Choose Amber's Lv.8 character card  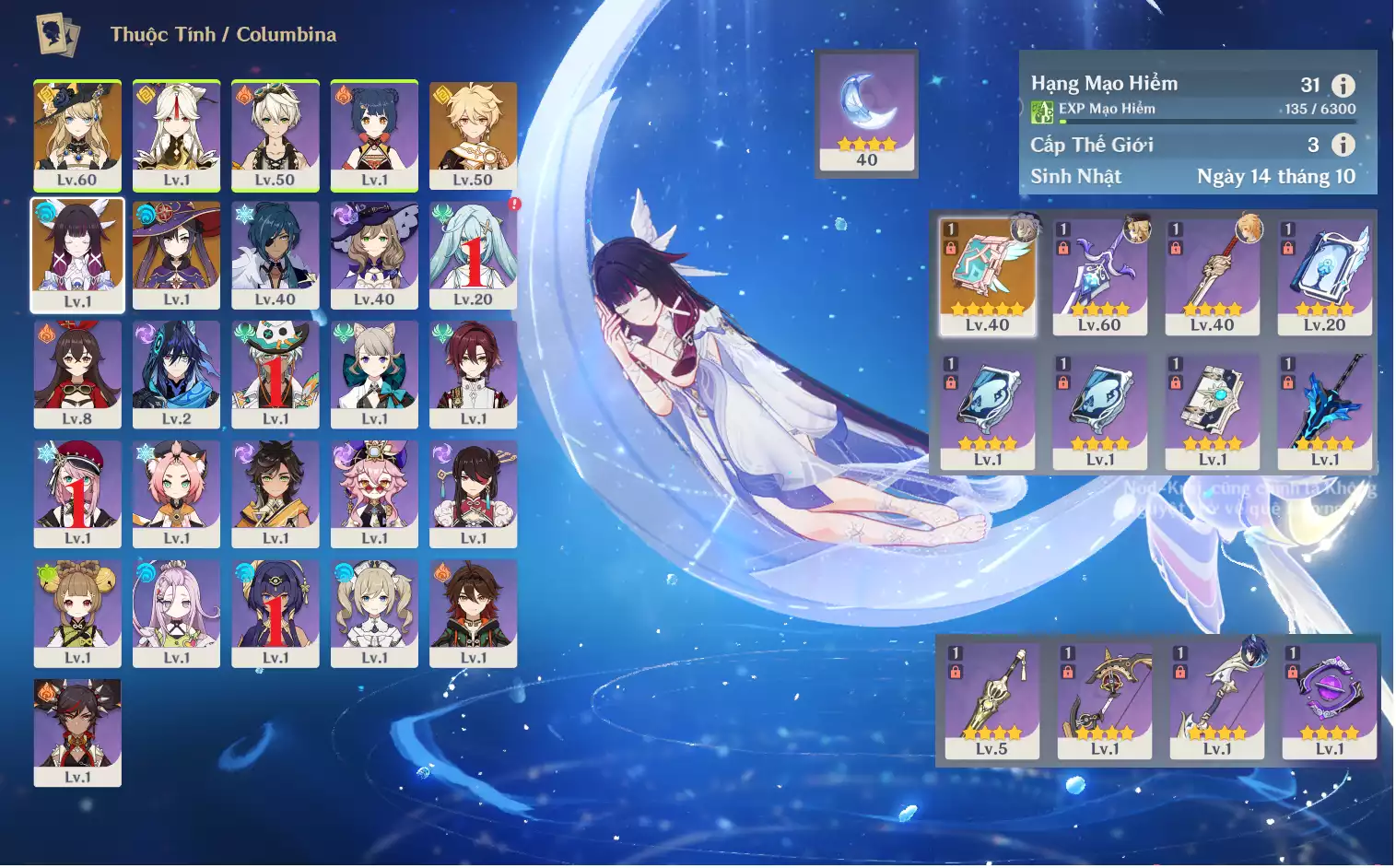[77, 374]
